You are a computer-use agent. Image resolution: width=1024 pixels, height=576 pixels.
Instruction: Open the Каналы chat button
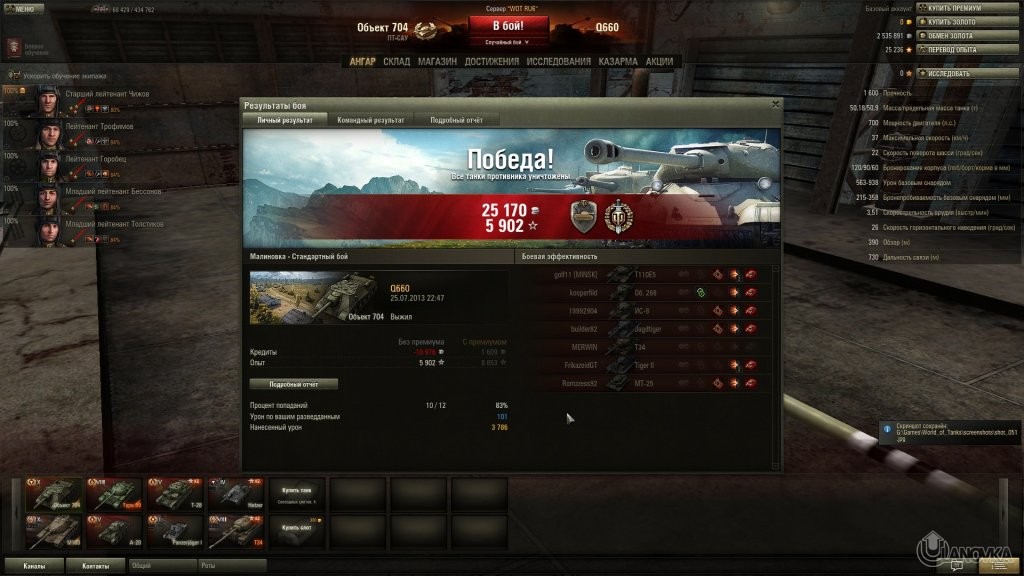(x=34, y=566)
